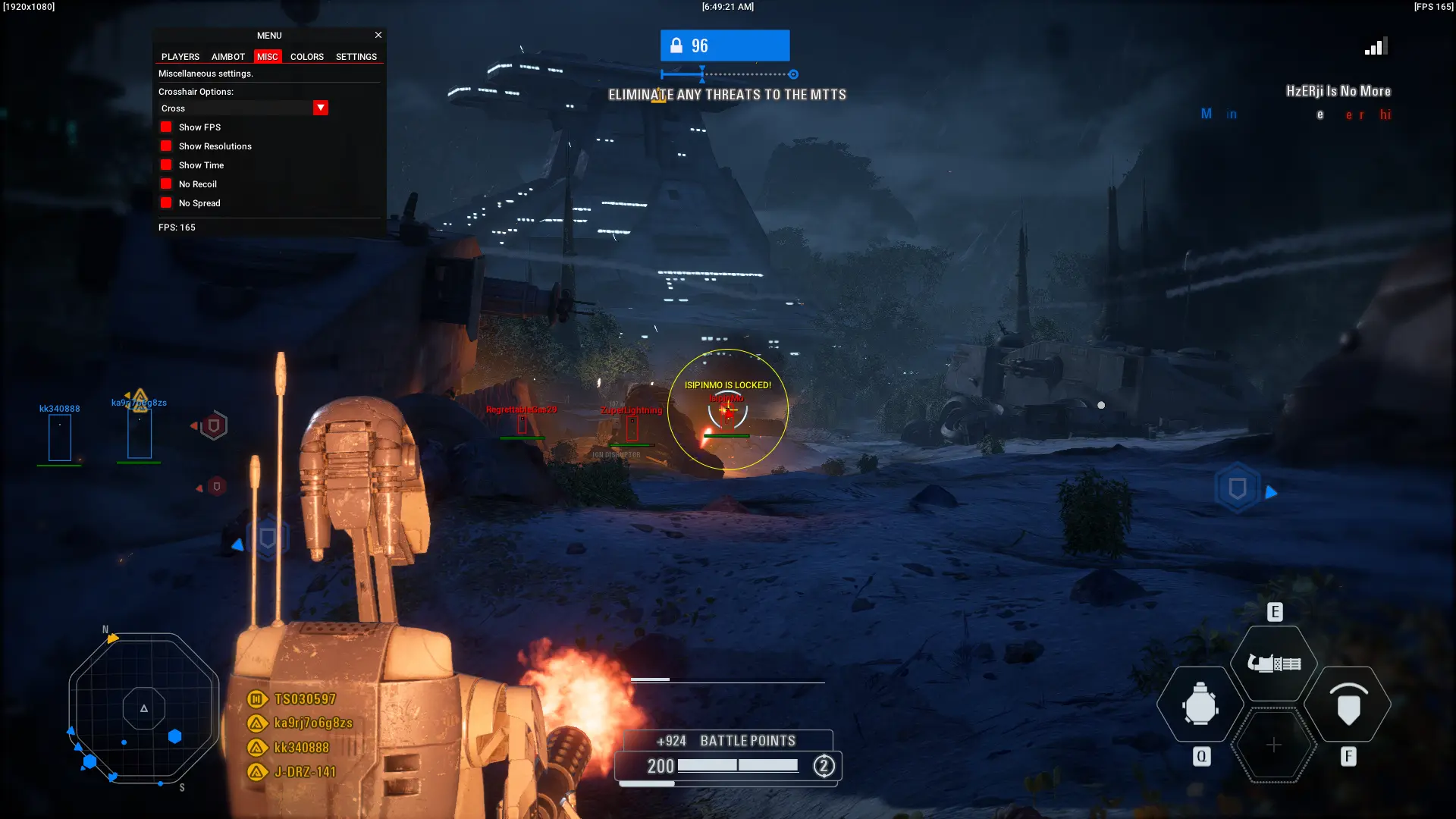
Task: Trigger the shield ability marked F
Action: click(1348, 705)
